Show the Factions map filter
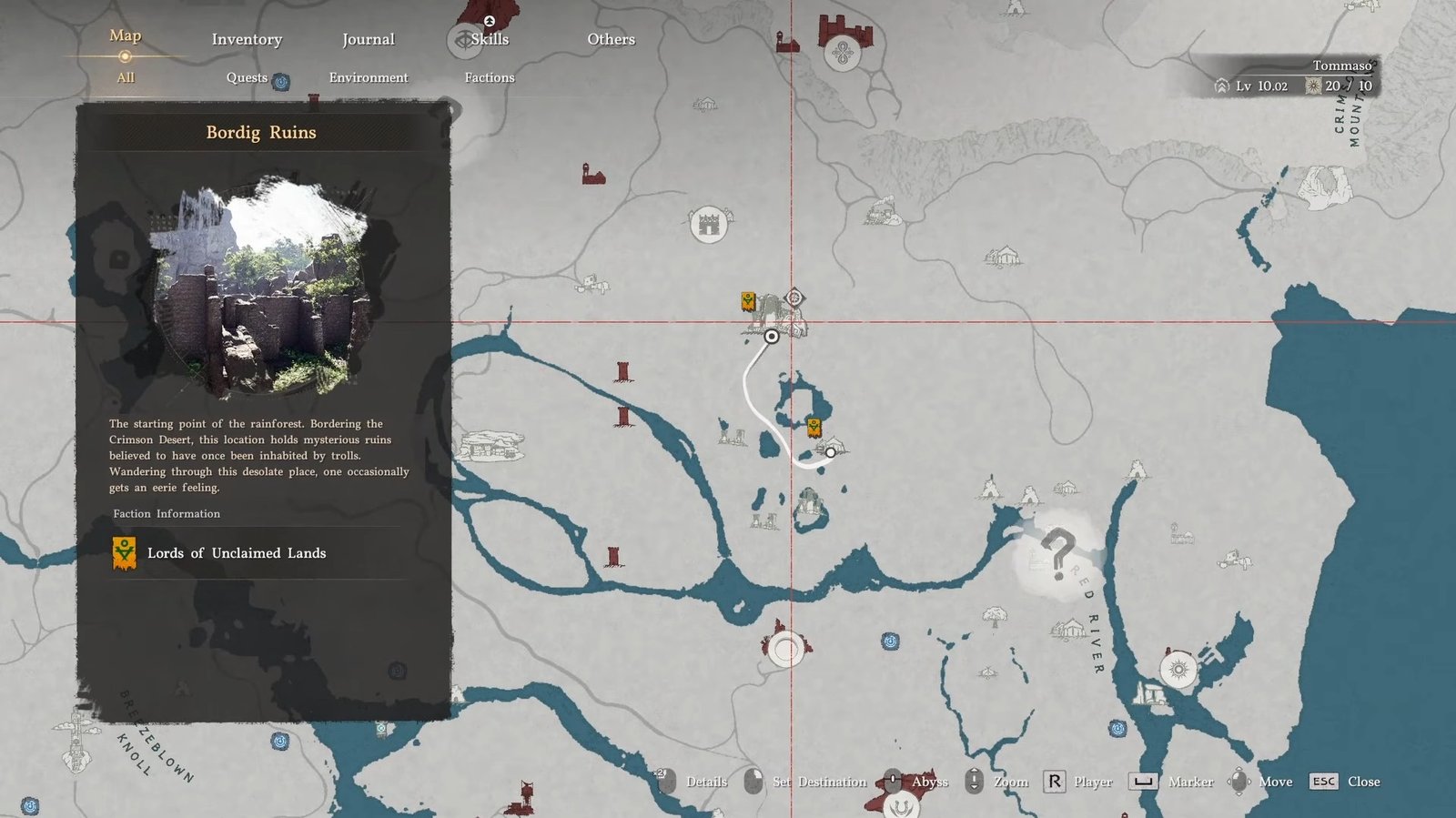The height and width of the screenshot is (818, 1456). tap(490, 77)
